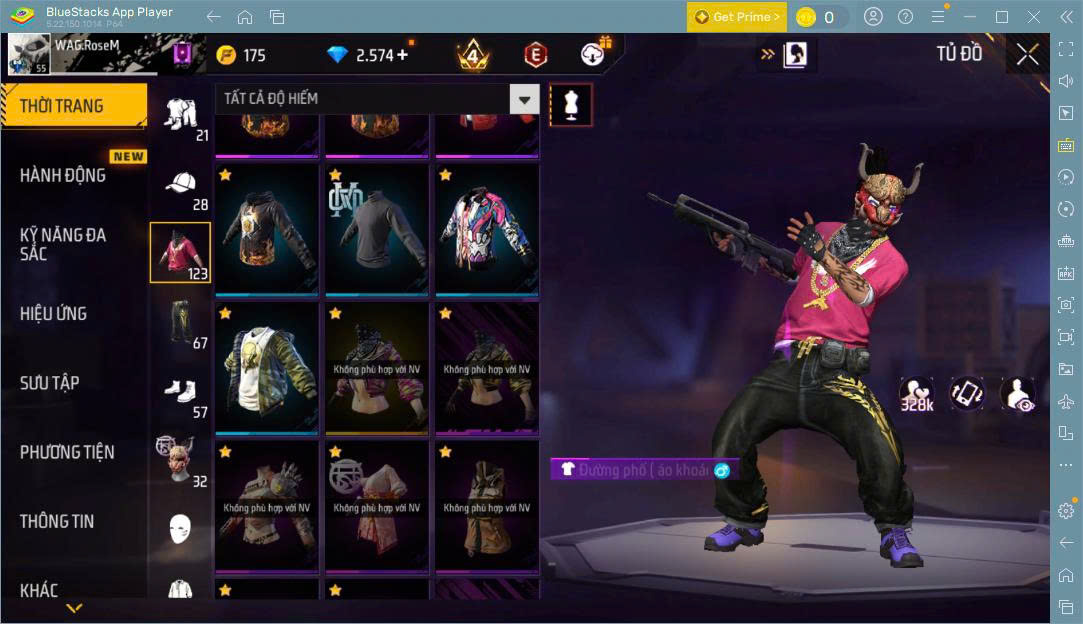
Task: Equip the yellow camo jacket with white shirt
Action: click(x=267, y=369)
